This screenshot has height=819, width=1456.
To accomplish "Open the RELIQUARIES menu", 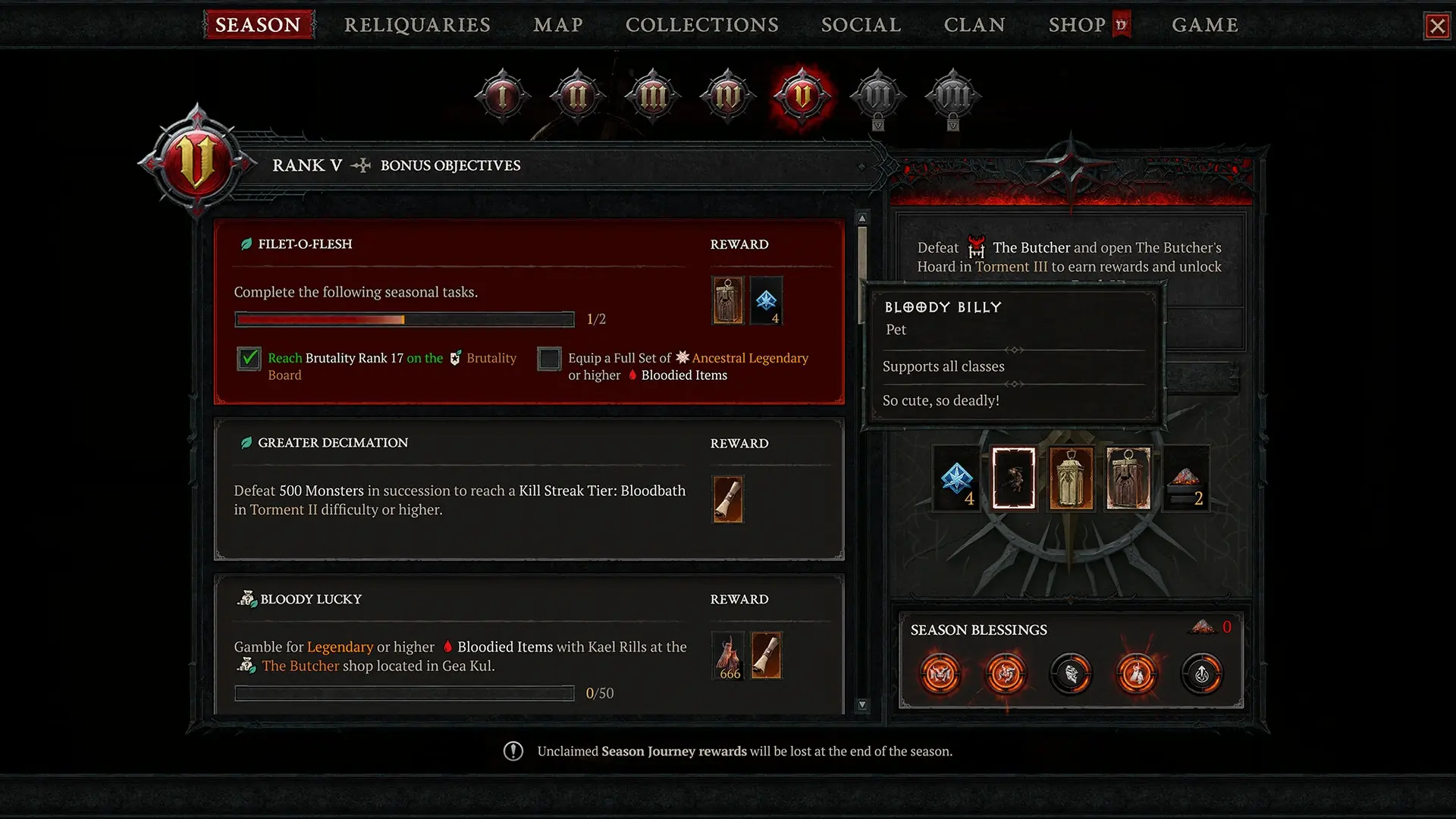I will click(416, 24).
